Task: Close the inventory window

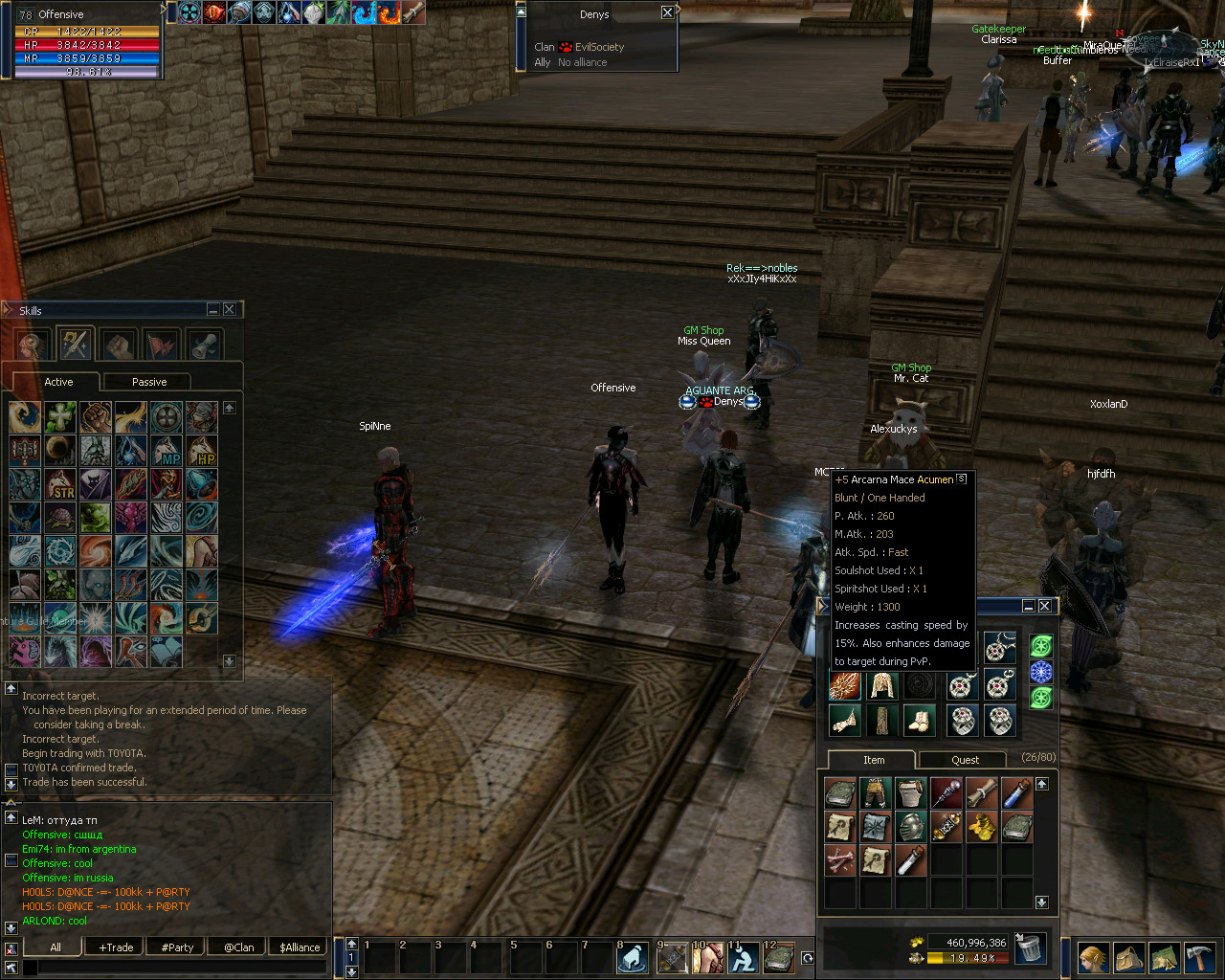Action: pos(1045,606)
